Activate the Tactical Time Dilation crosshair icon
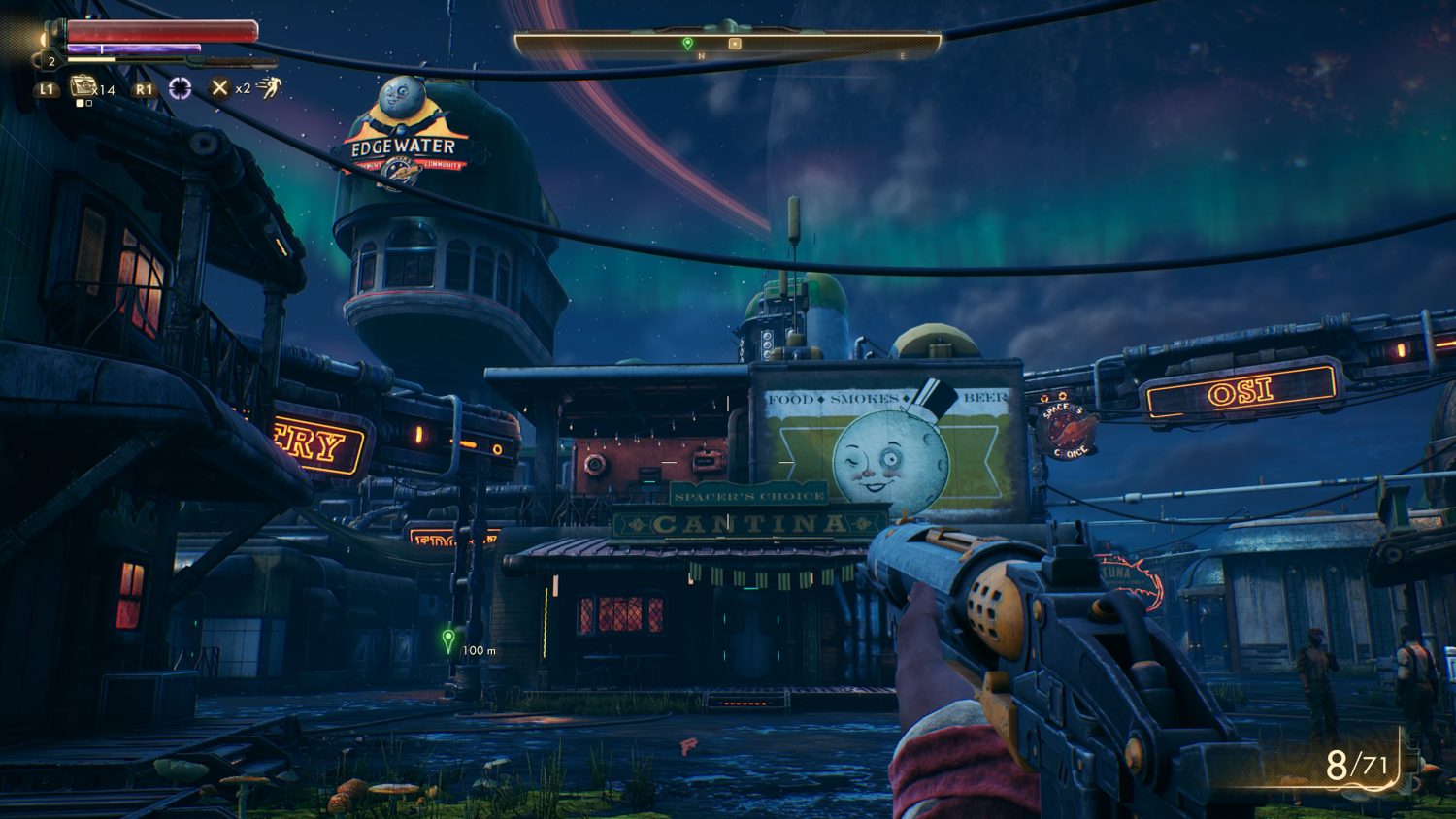 (181, 88)
